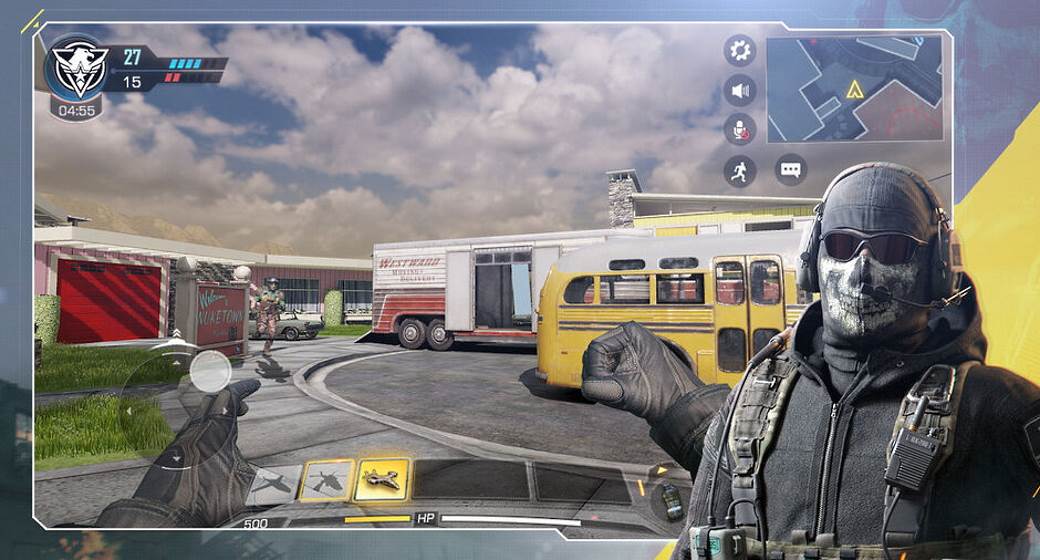Tap the running man sprint icon

[740, 171]
